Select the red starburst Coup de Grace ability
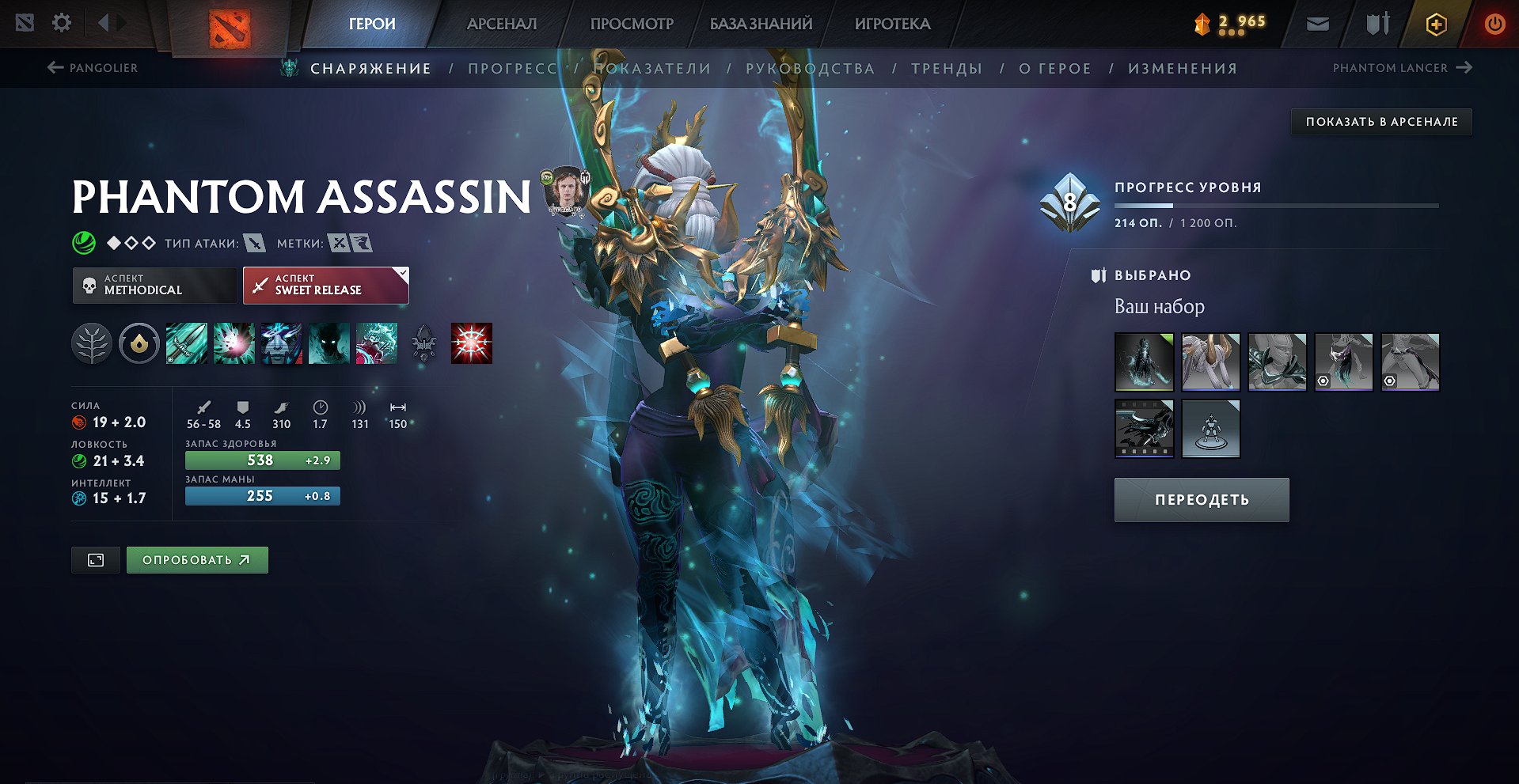The height and width of the screenshot is (784, 1519). point(471,344)
